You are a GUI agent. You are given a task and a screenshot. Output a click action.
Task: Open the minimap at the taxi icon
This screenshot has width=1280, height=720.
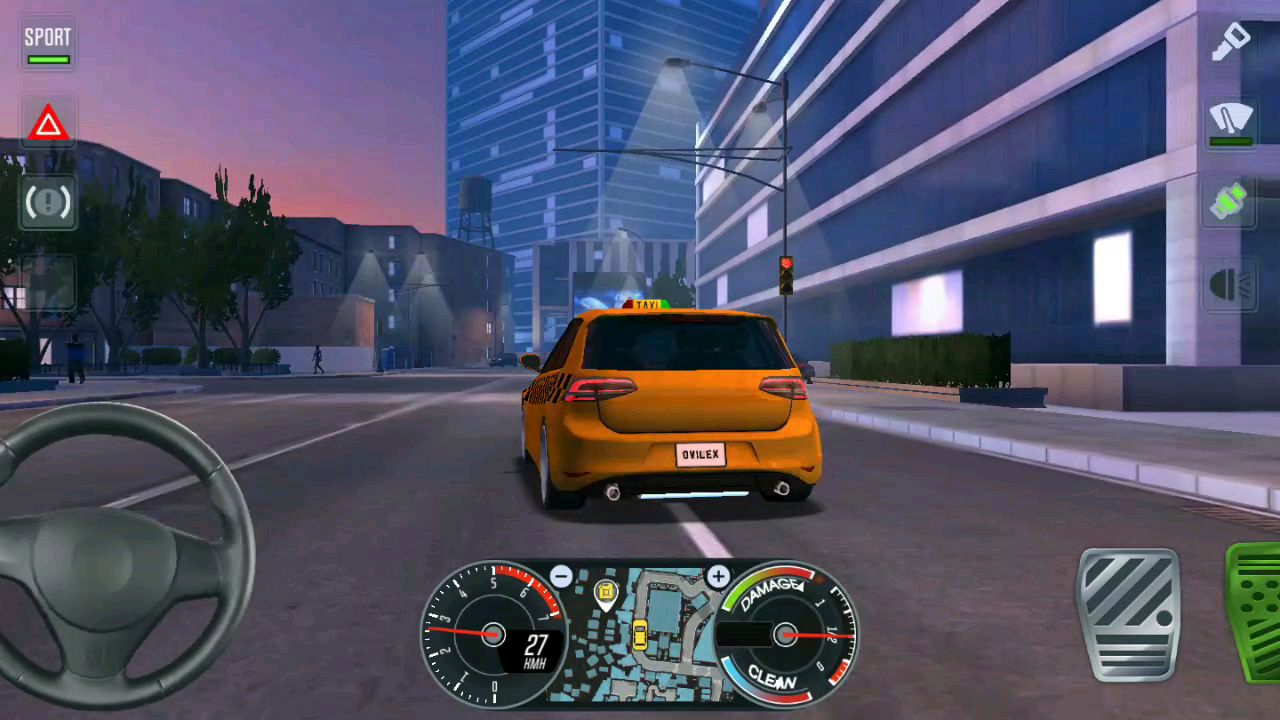click(639, 634)
